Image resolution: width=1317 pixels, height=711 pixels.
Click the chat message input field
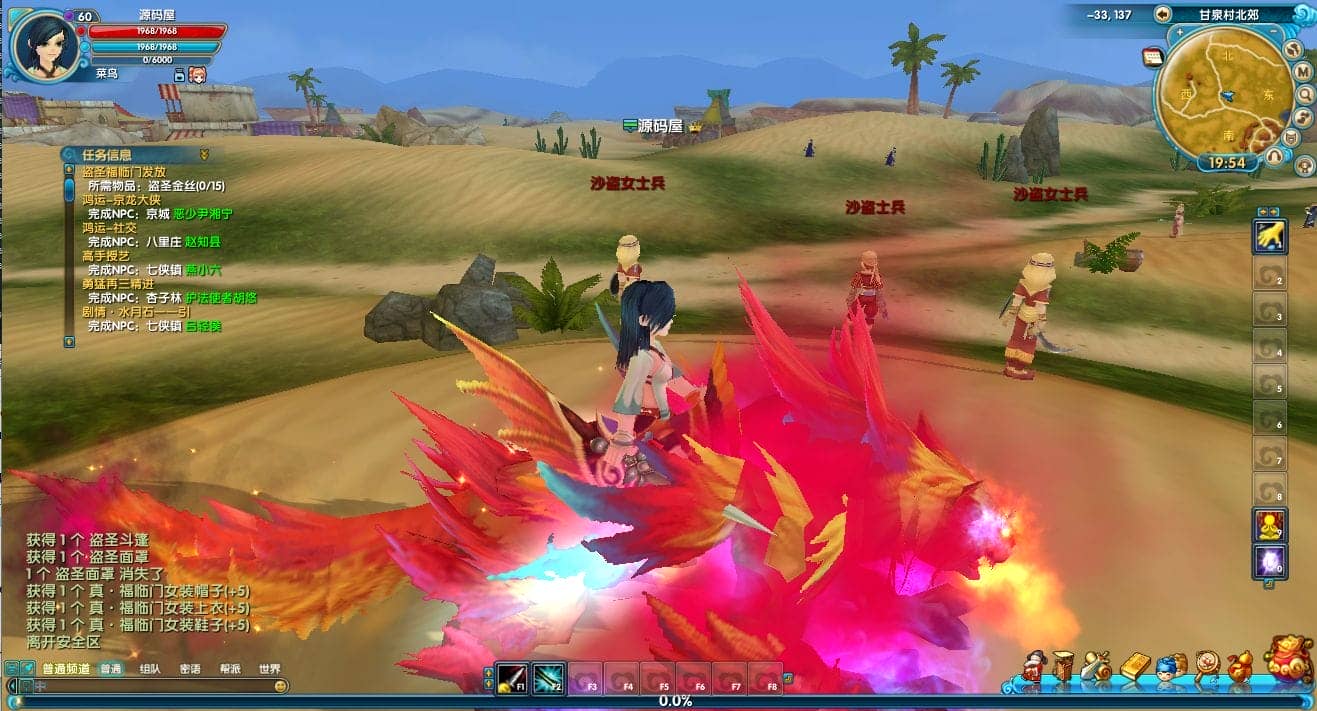point(150,686)
